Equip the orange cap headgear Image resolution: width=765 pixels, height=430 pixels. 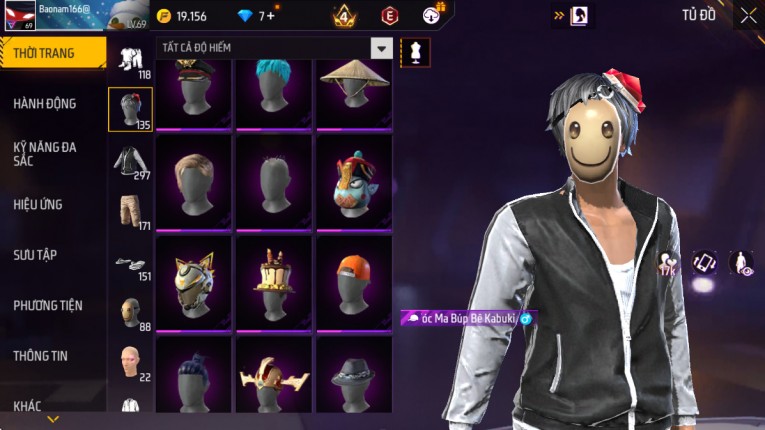point(354,280)
